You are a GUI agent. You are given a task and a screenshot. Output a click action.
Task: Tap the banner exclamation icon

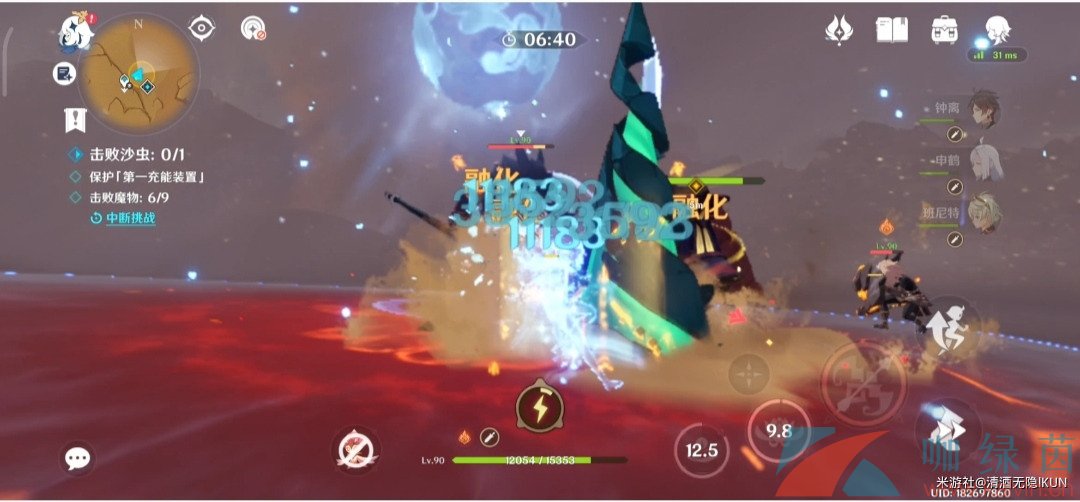pos(75,121)
